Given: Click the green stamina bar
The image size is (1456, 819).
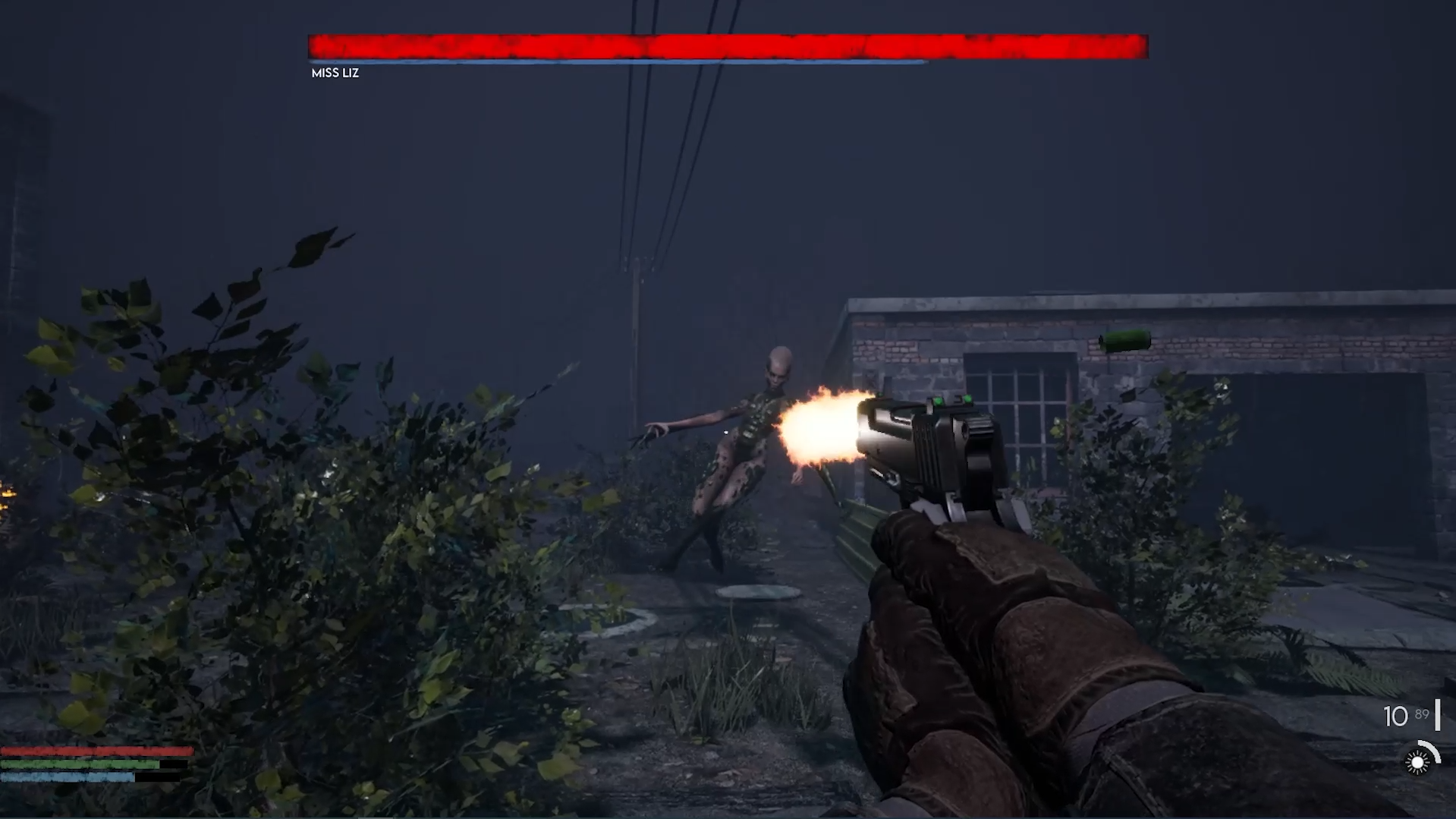Looking at the screenshot, I should pos(76,764).
